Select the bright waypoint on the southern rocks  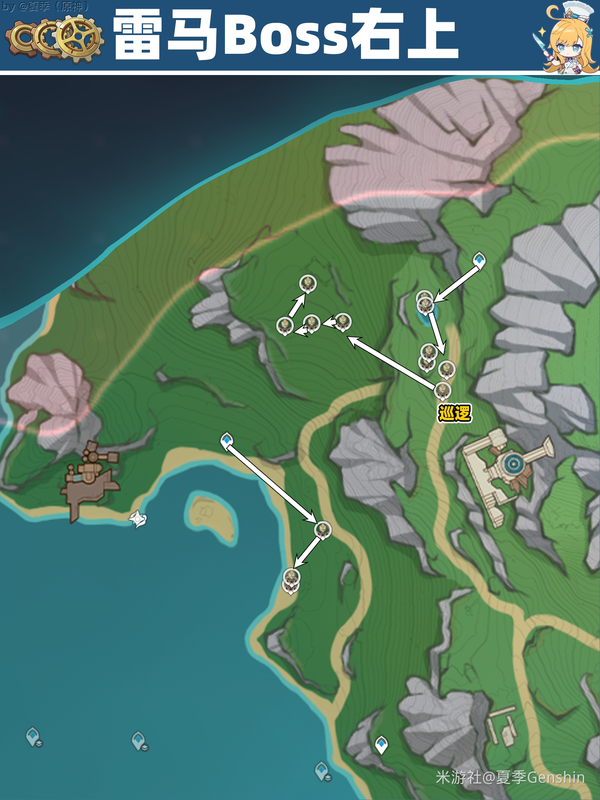381,744
